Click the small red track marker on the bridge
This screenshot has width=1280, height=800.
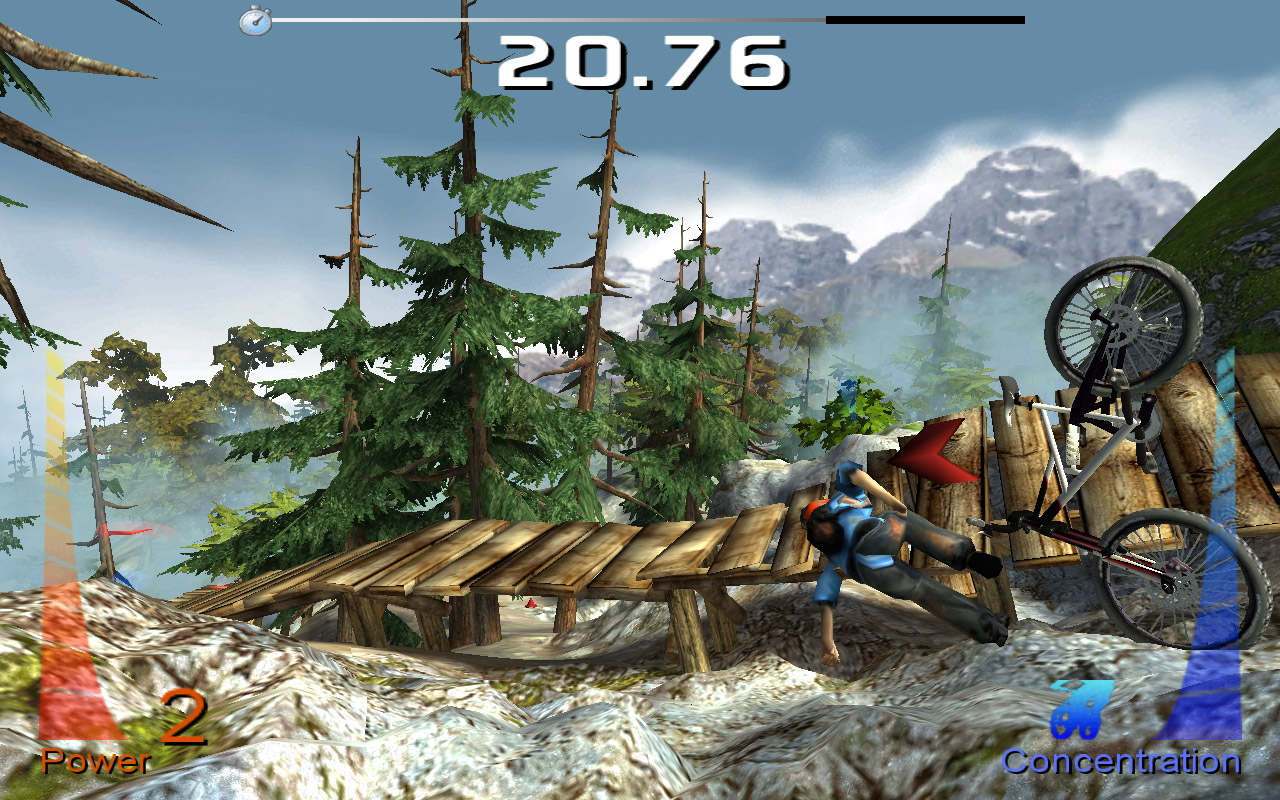tap(530, 600)
